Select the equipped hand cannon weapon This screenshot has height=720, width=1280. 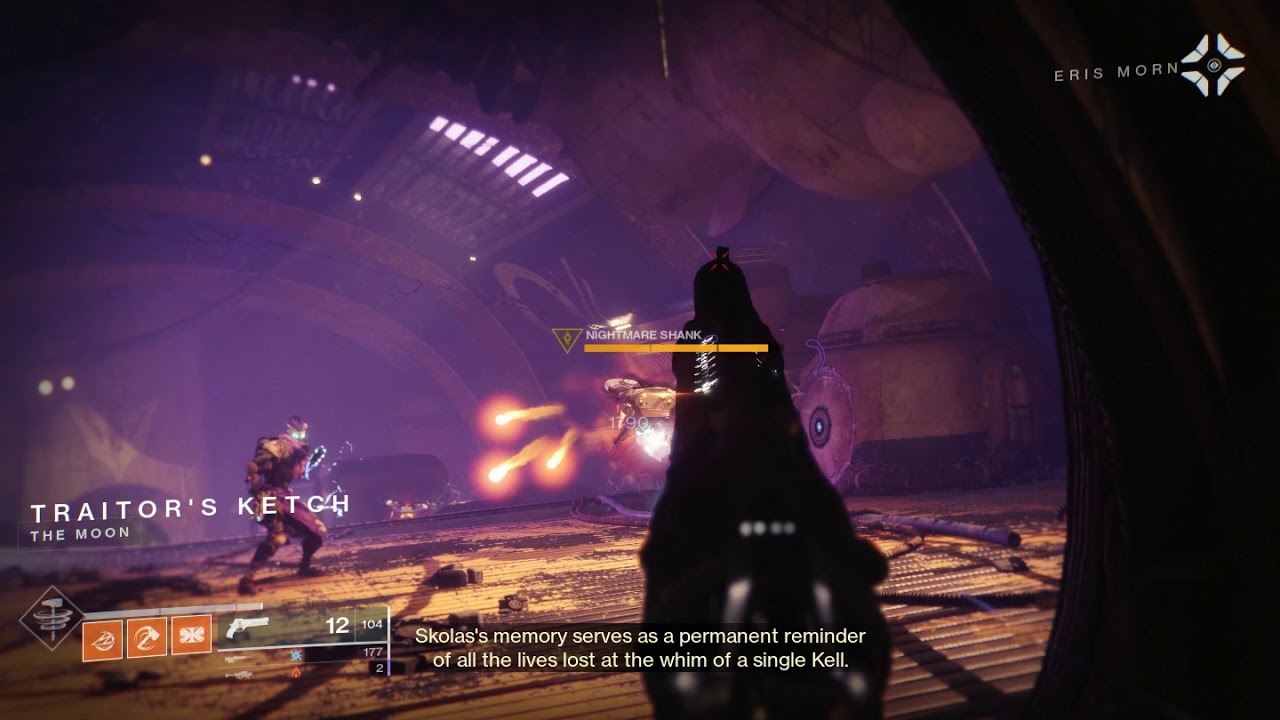(x=248, y=628)
